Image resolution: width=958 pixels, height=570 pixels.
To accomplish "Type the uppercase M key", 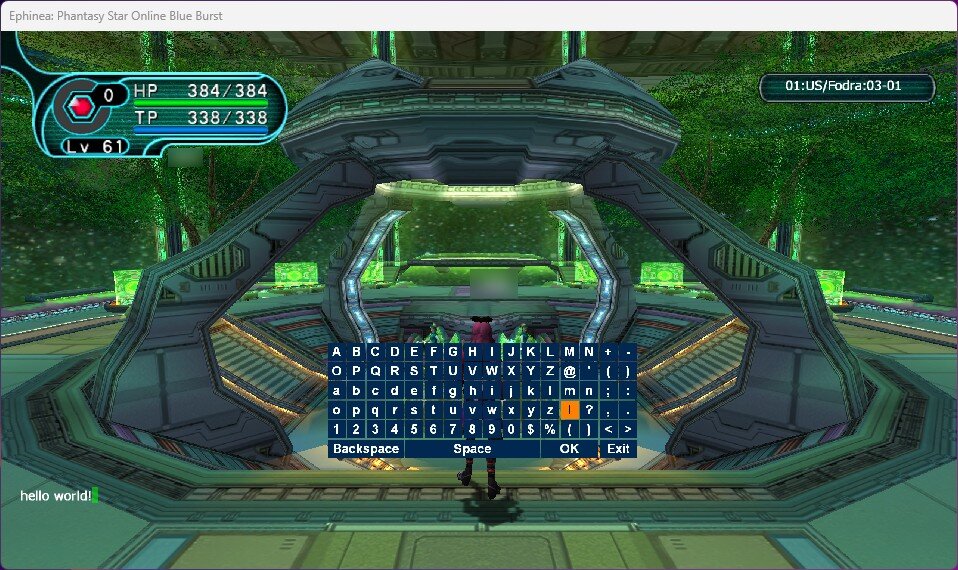I will click(569, 352).
